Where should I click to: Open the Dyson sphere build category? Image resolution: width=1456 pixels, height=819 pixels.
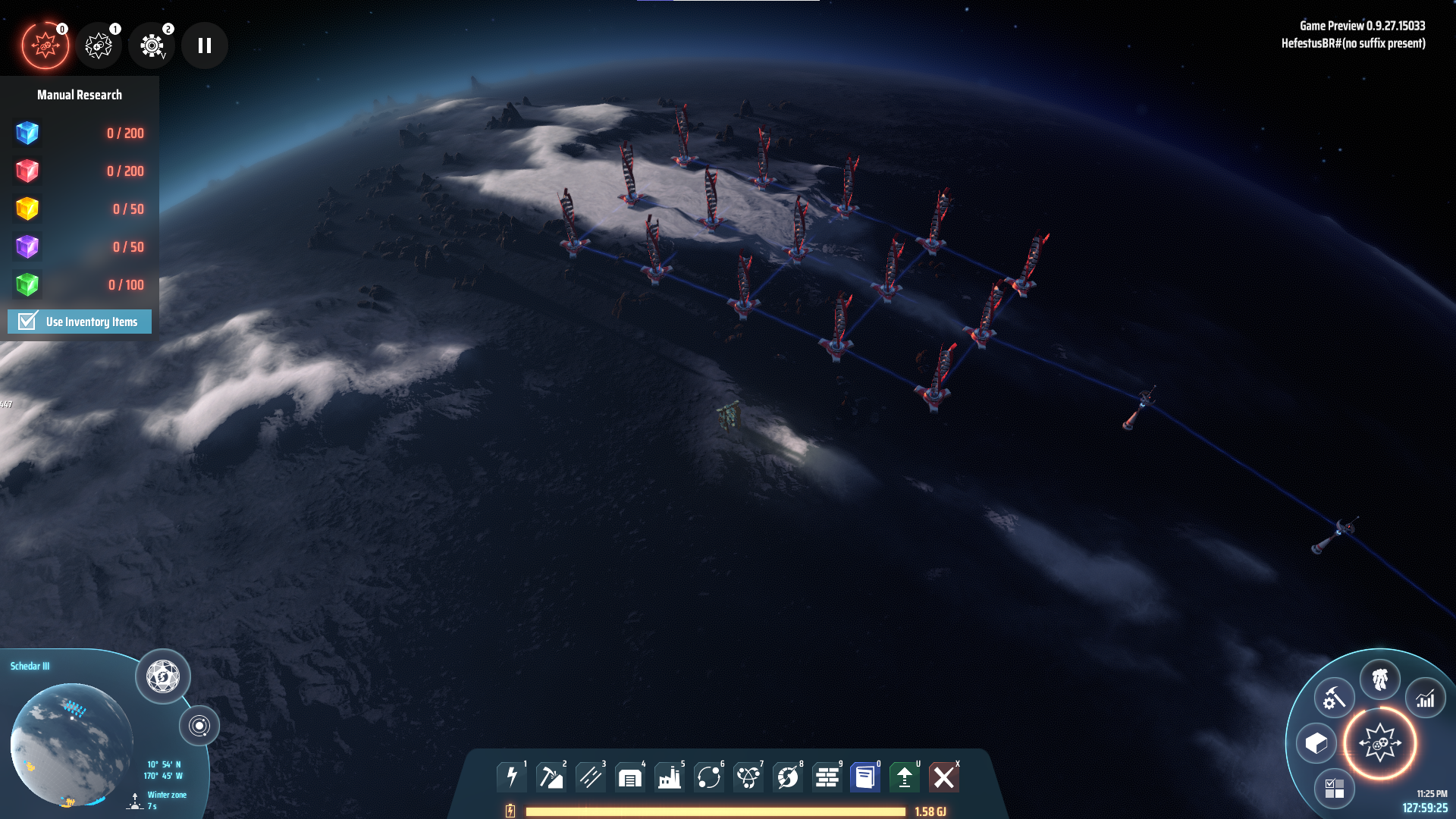[x=788, y=777]
